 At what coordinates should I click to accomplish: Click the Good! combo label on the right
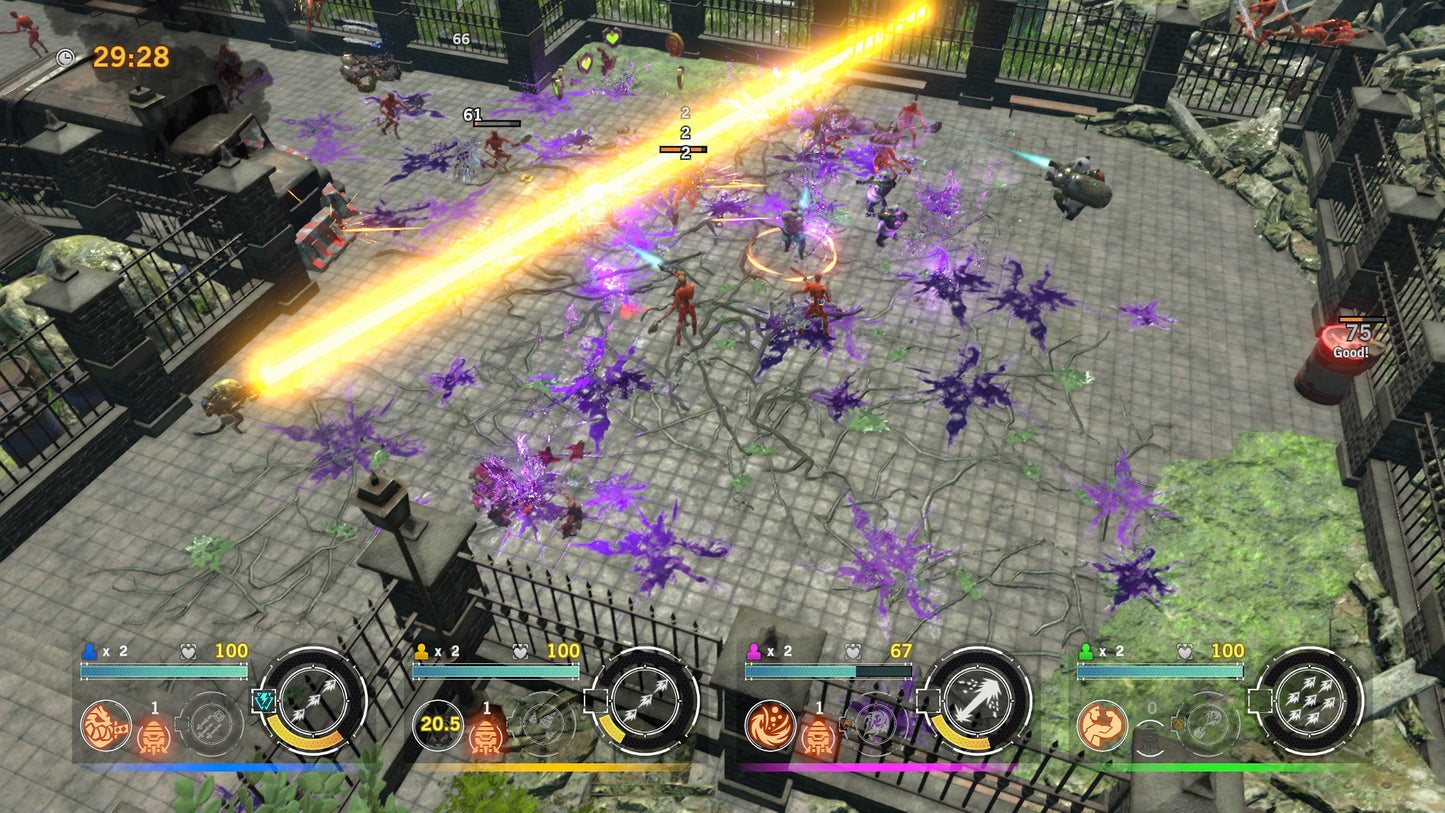click(1349, 353)
